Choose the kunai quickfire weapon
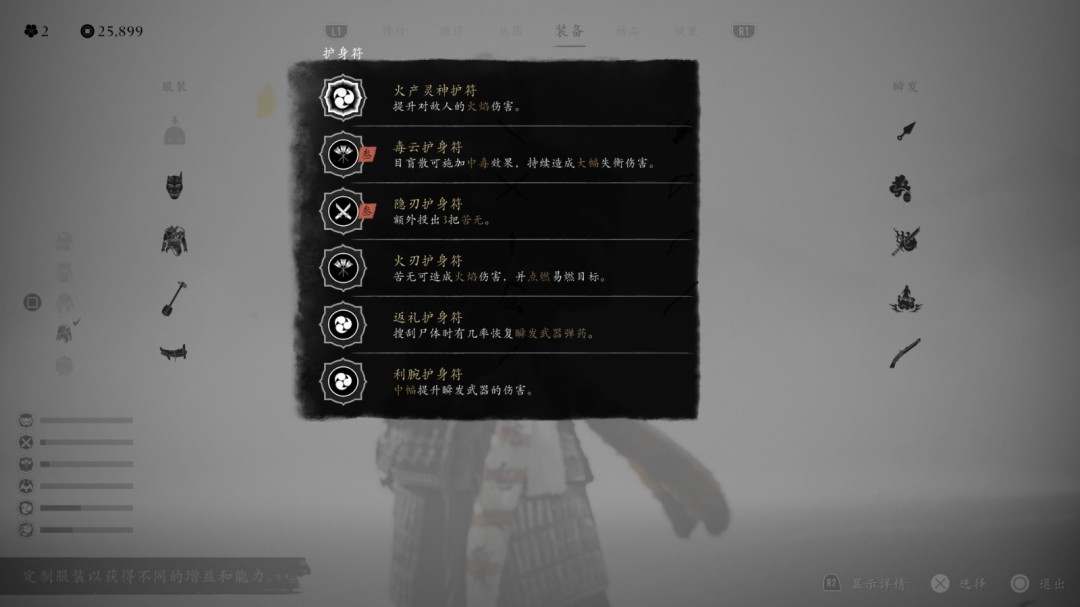The width and height of the screenshot is (1080, 607). point(906,131)
